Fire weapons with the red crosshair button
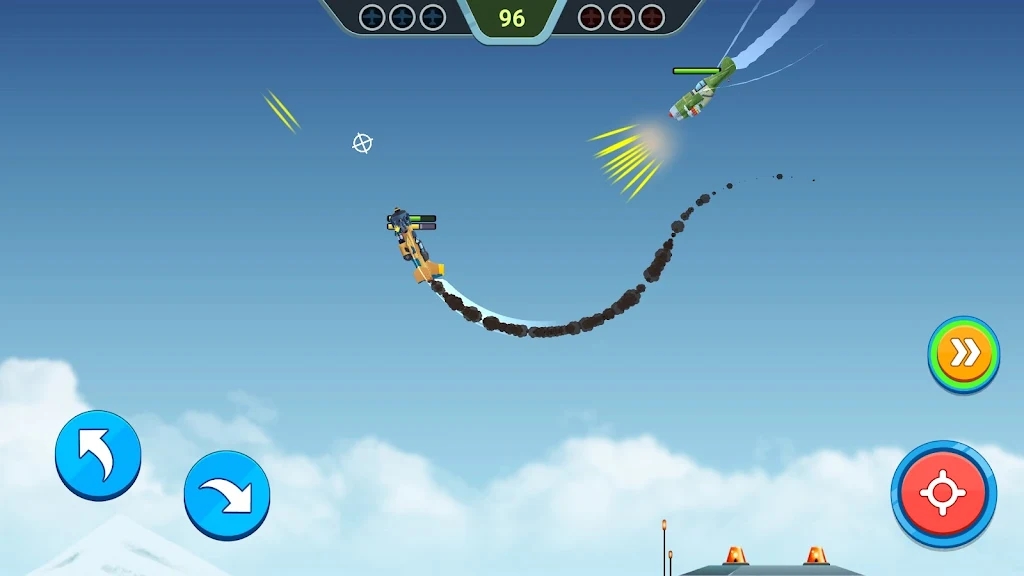Image resolution: width=1024 pixels, height=576 pixels. point(943,493)
